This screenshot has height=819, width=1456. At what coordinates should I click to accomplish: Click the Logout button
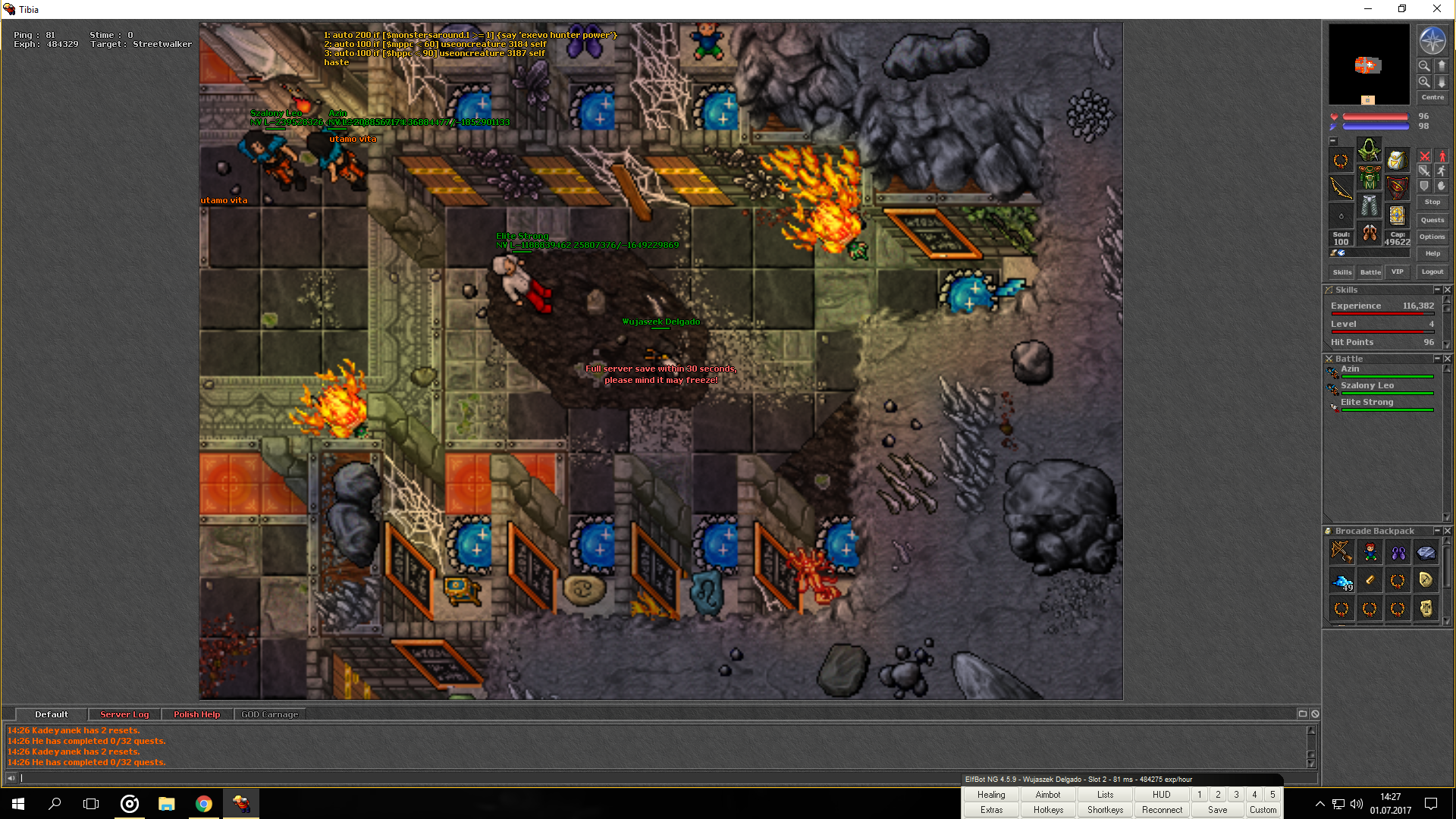tap(1432, 271)
